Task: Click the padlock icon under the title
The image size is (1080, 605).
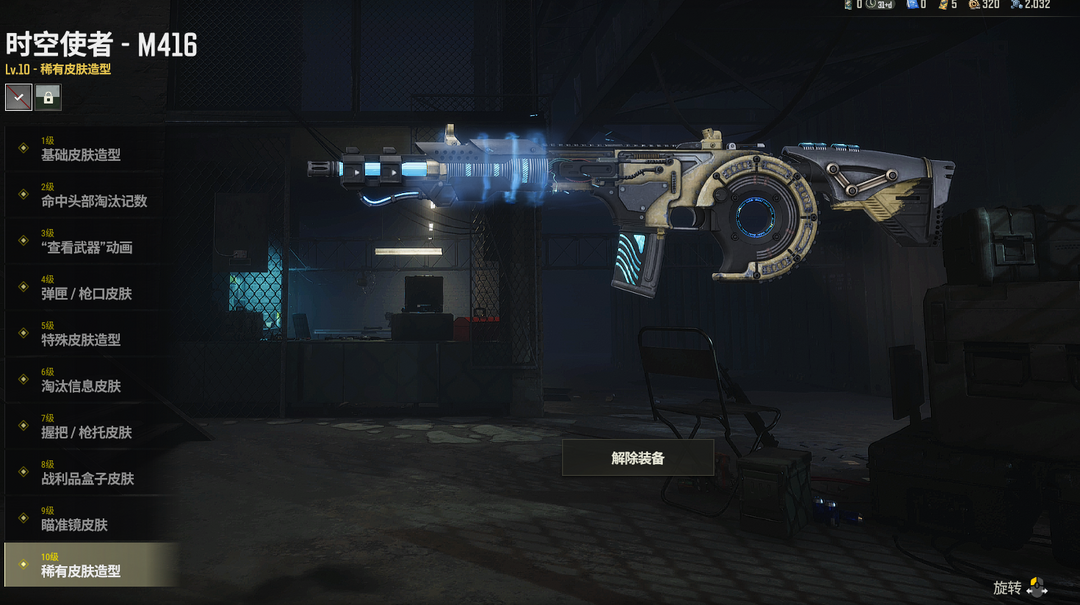Action: point(48,97)
